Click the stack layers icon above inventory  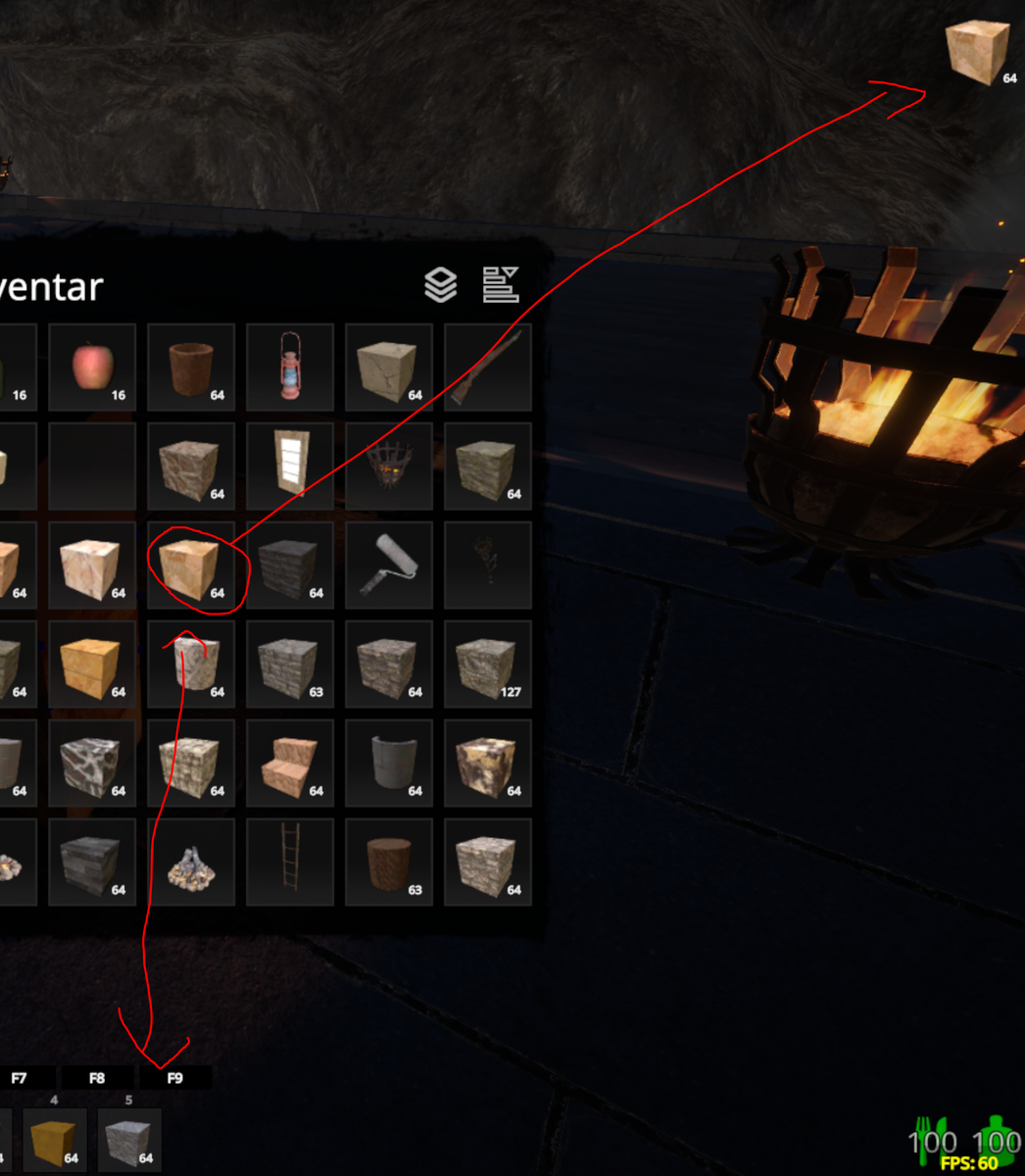[441, 285]
